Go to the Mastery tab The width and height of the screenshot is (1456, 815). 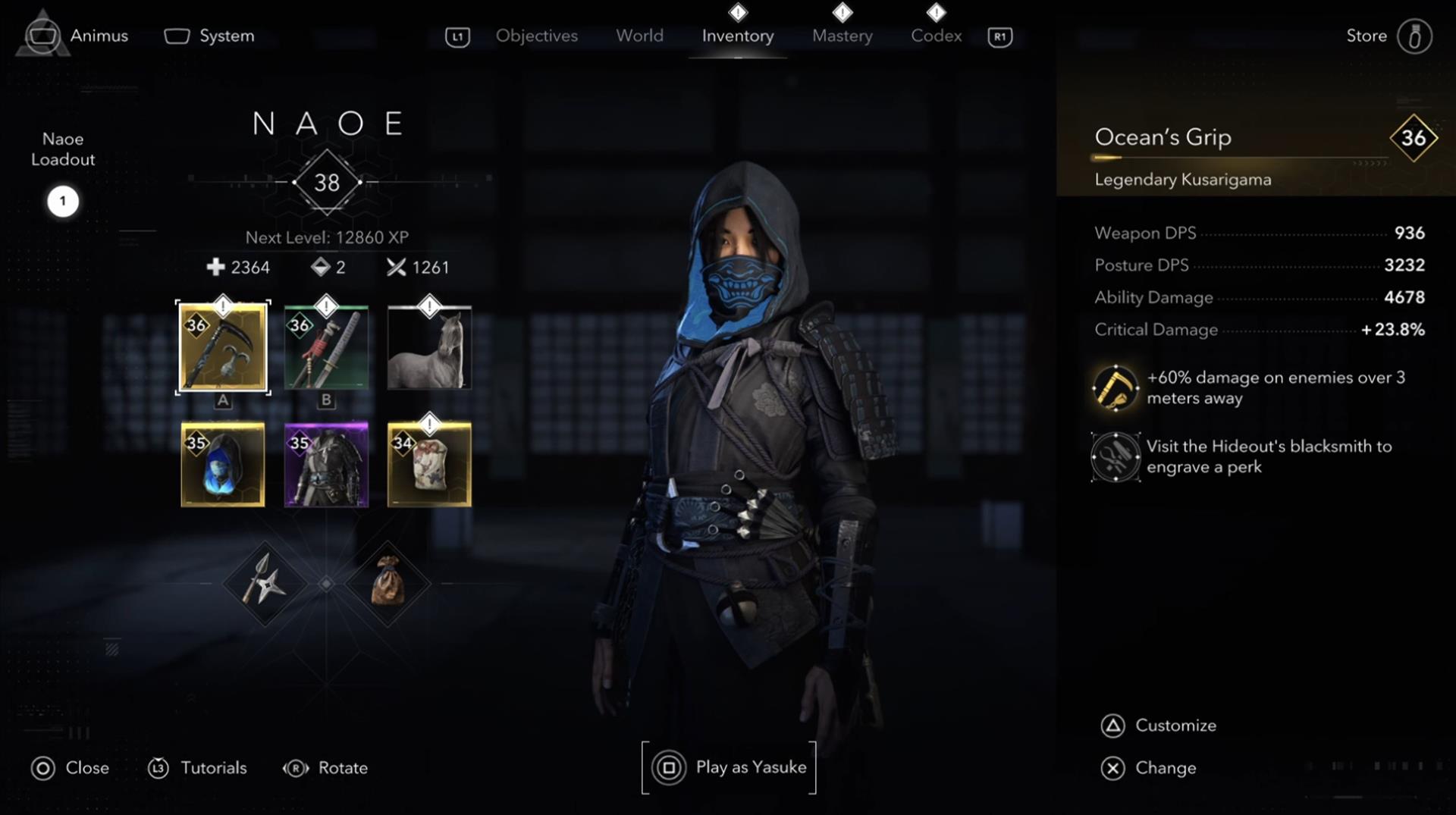click(x=842, y=36)
